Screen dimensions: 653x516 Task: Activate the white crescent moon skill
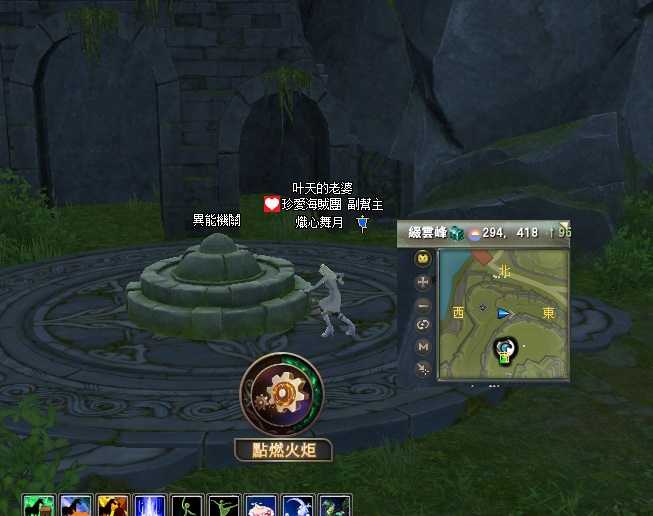click(298, 505)
